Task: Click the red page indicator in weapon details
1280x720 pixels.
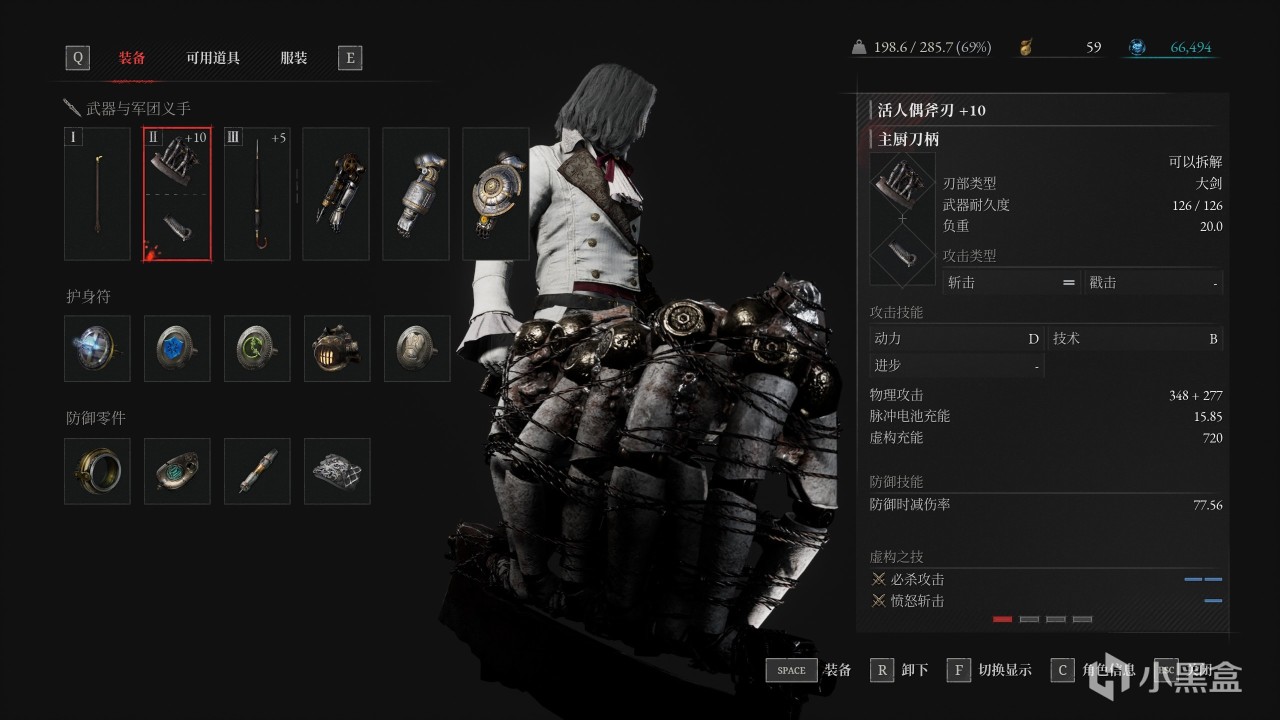Action: pos(1002,619)
